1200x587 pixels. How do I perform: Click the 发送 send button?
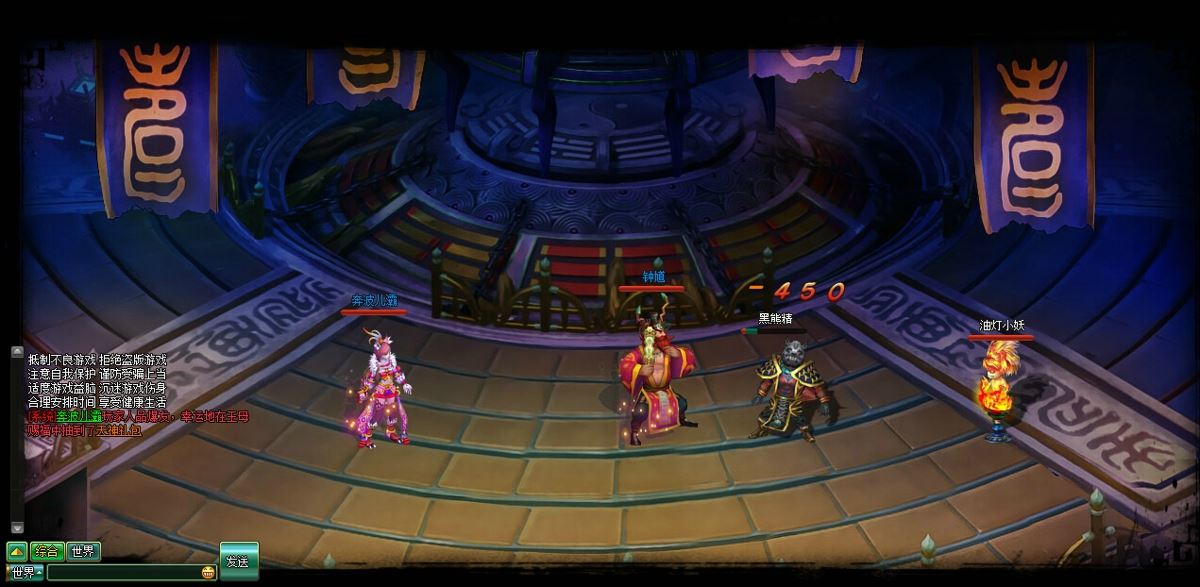click(x=239, y=561)
